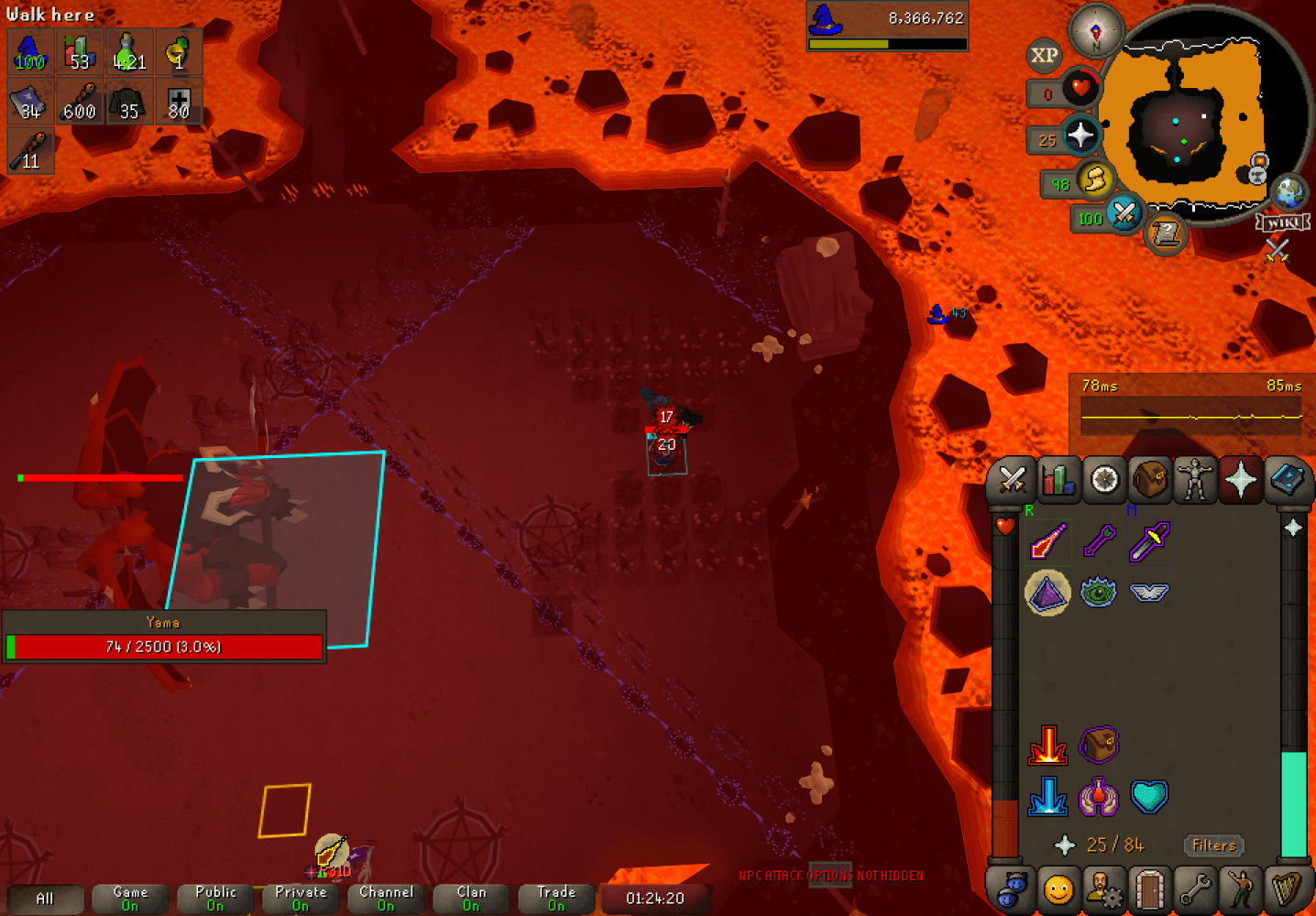Activate the glowing purple pyramid prayer

pos(1047,592)
